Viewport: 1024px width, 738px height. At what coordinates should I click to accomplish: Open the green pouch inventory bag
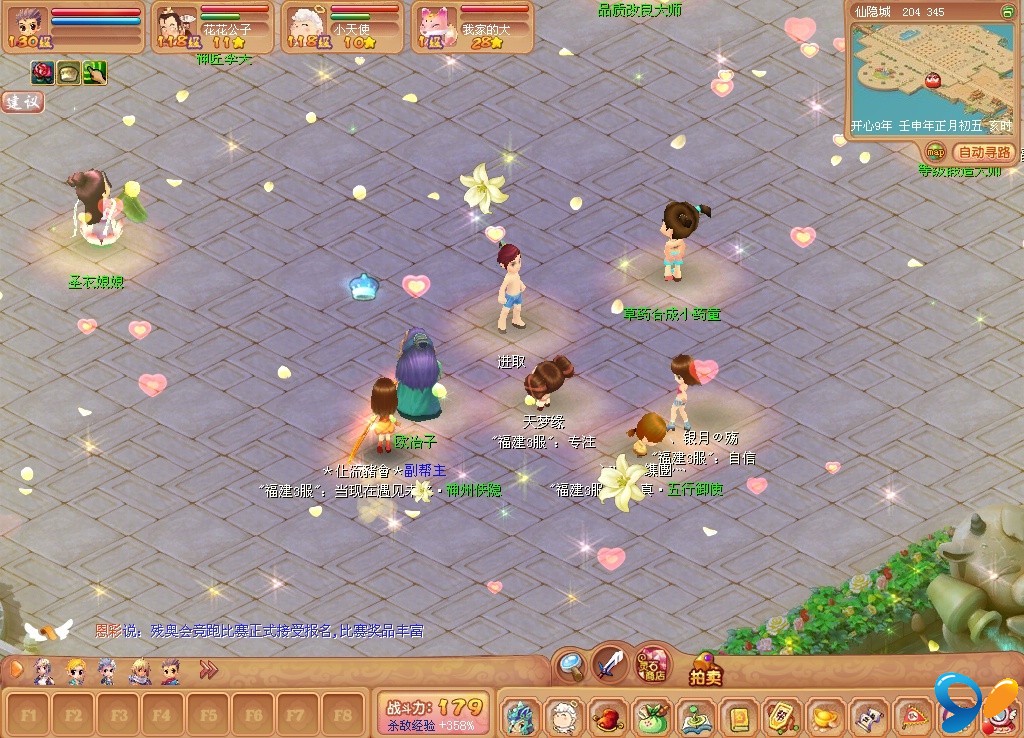[x=650, y=716]
